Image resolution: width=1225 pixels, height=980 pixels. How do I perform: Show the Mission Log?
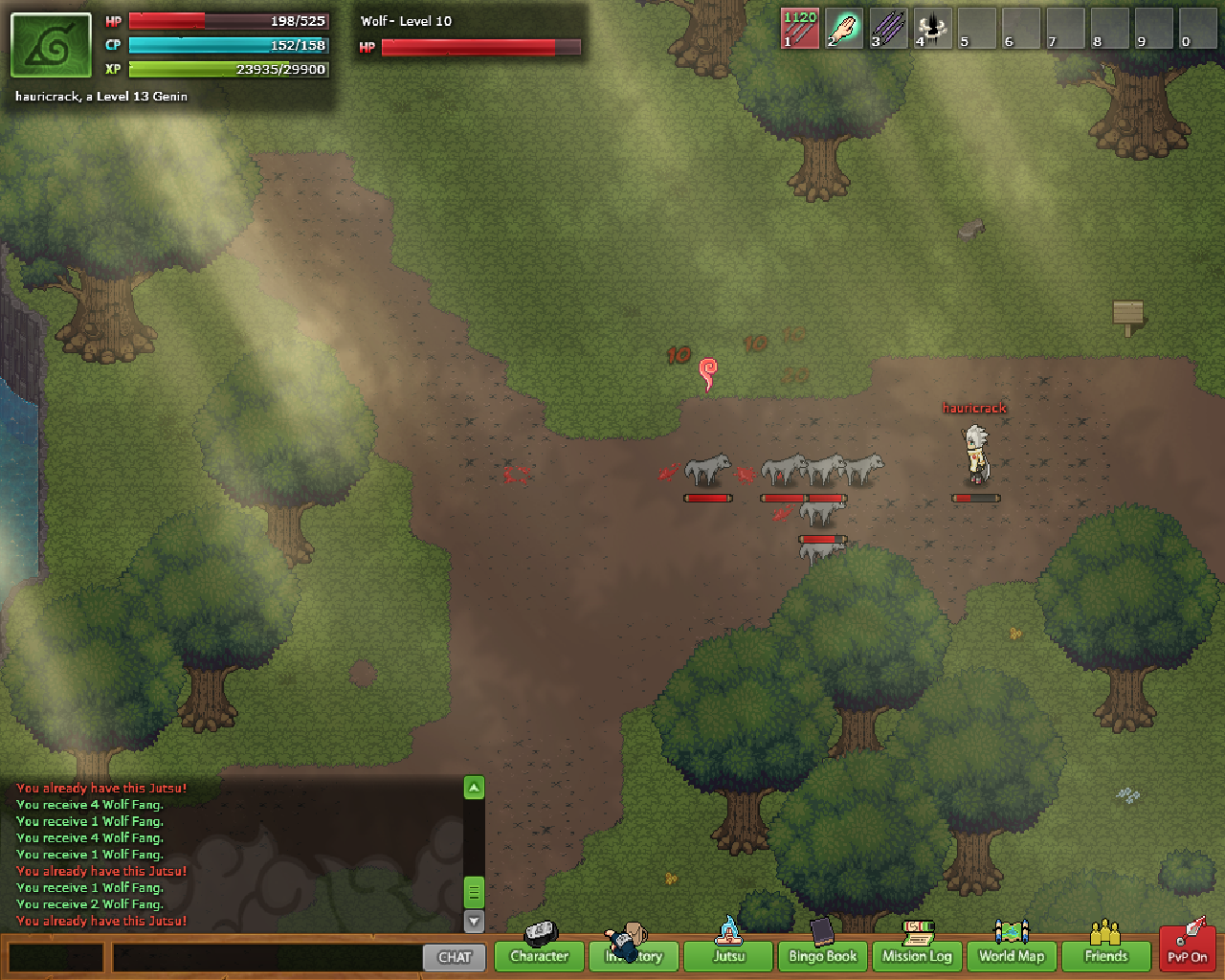click(917, 955)
